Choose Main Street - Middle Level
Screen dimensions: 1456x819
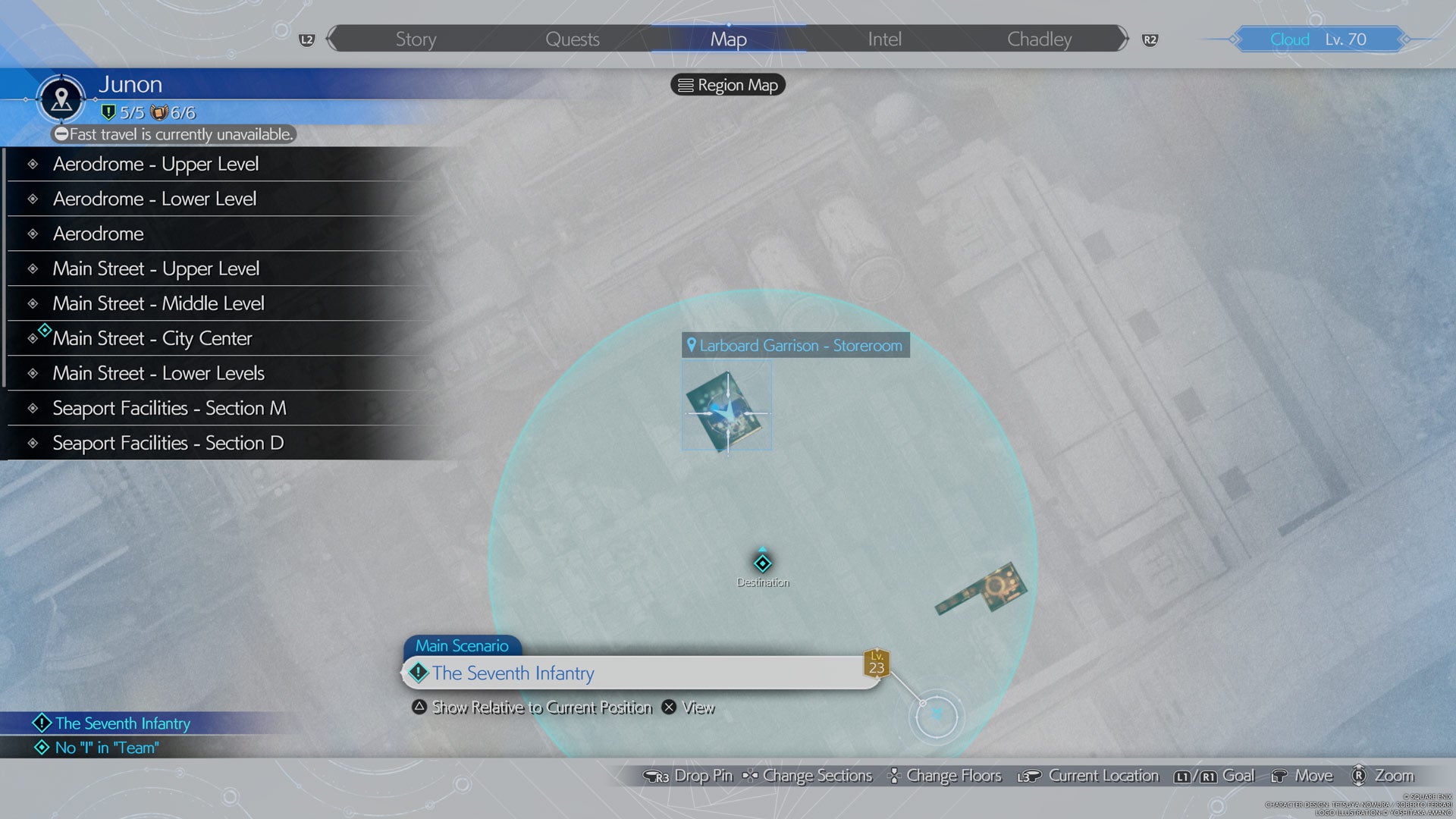158,303
